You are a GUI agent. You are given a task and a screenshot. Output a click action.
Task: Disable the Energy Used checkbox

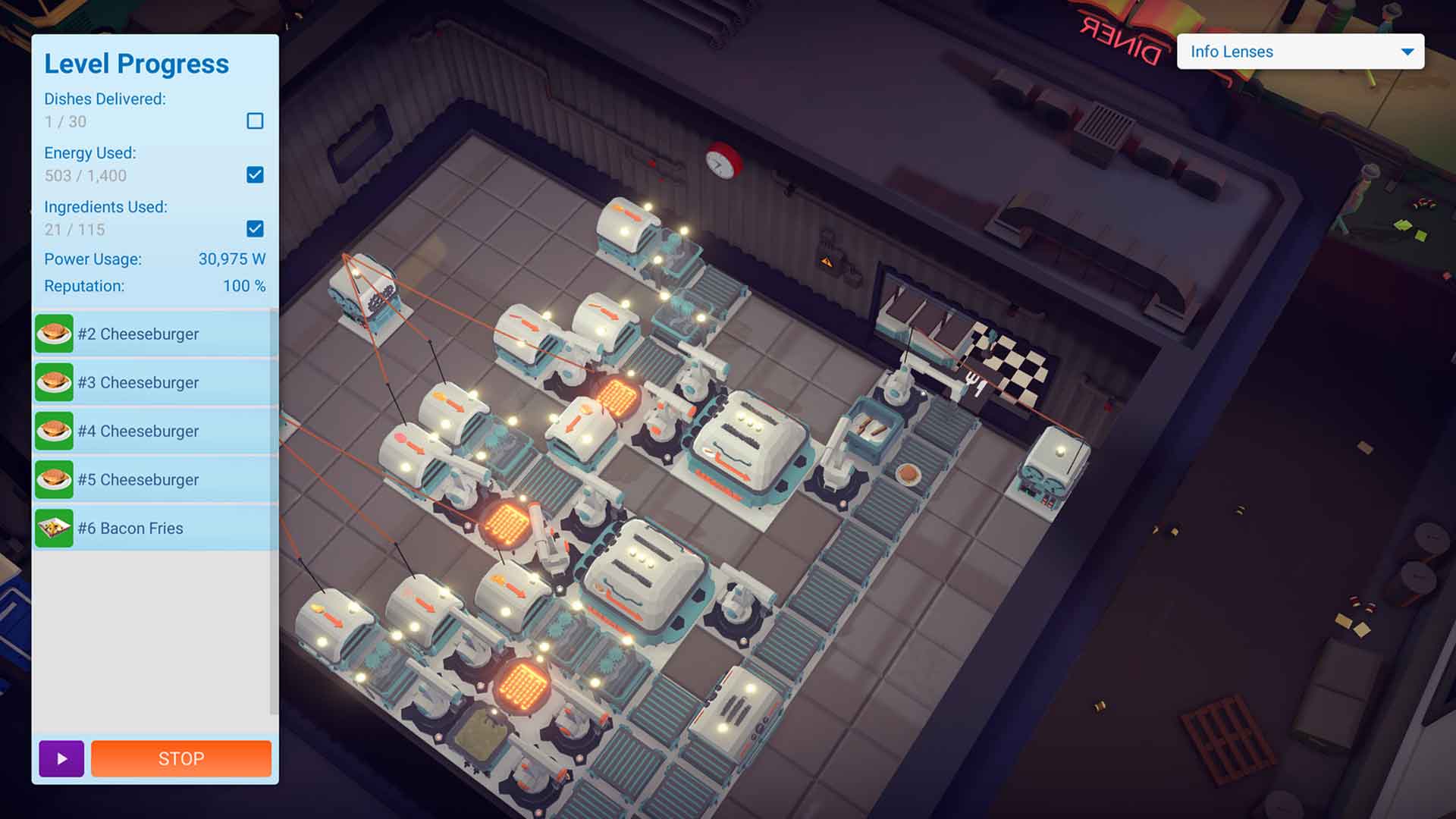point(255,175)
